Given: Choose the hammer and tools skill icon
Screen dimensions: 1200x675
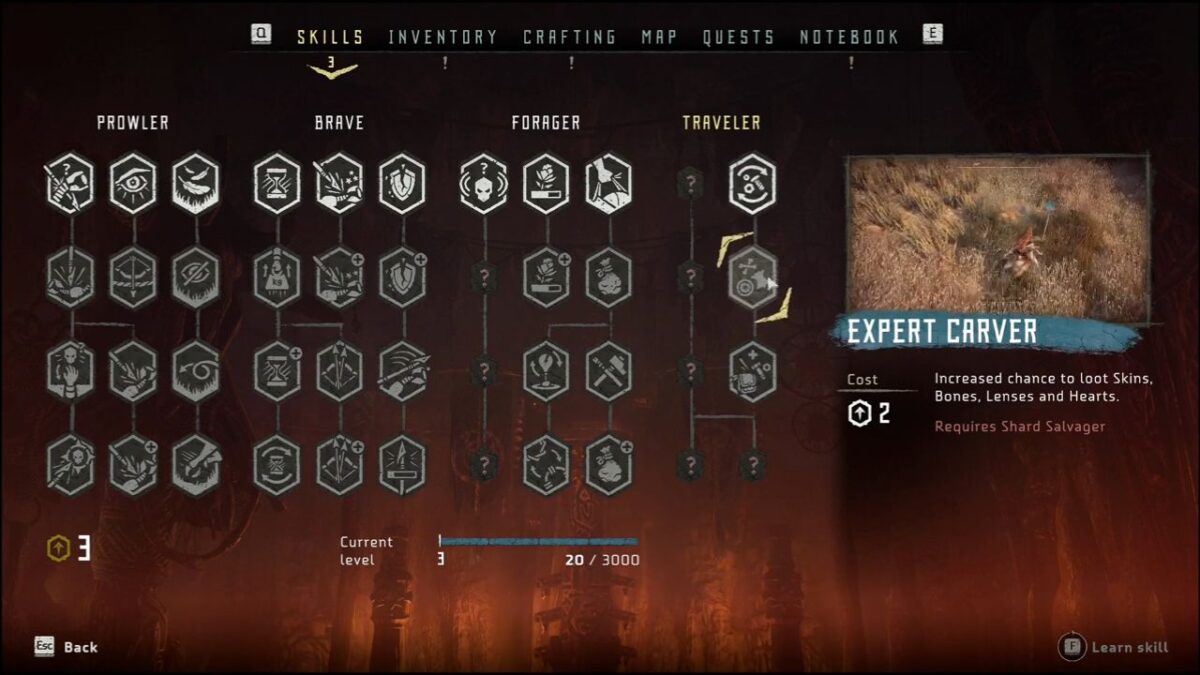Looking at the screenshot, I should tap(609, 371).
